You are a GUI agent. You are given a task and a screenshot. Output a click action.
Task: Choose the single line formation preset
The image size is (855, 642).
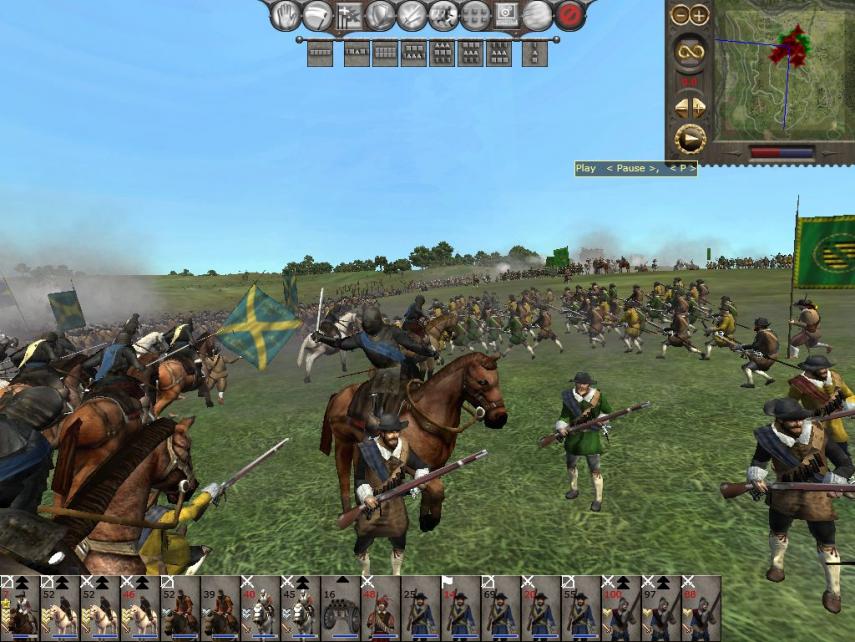click(320, 53)
